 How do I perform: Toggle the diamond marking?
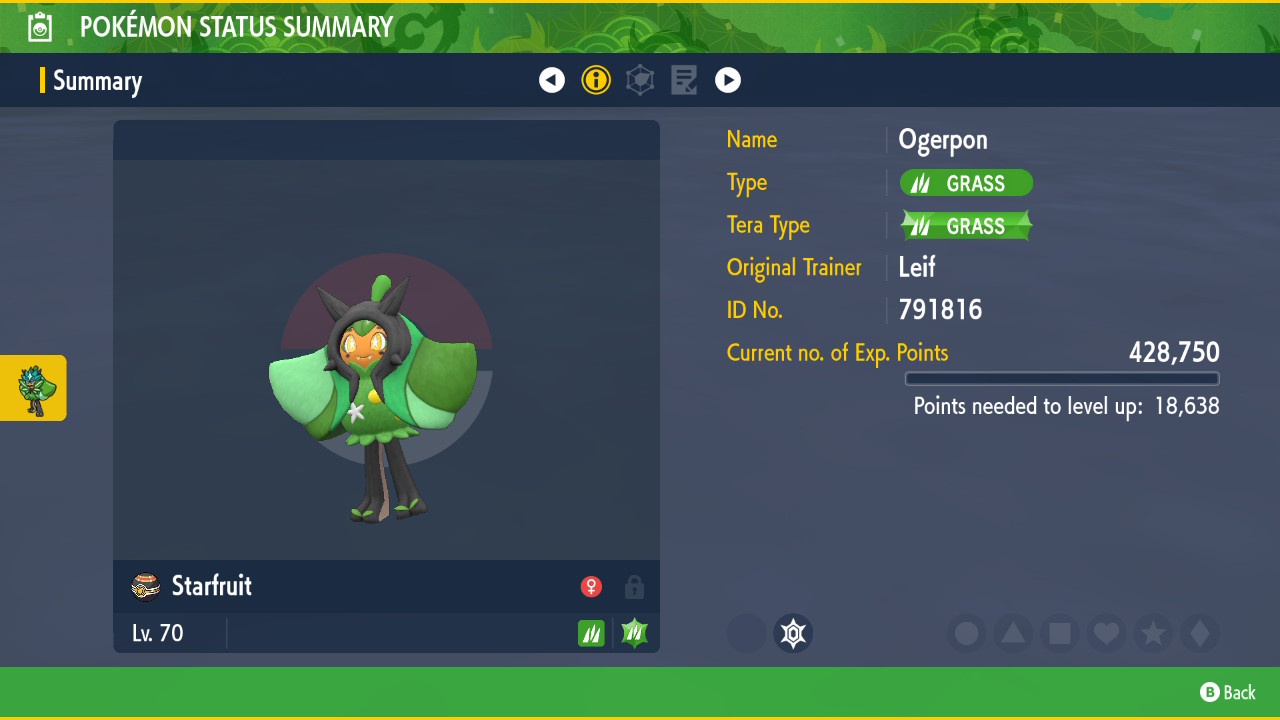1199,634
